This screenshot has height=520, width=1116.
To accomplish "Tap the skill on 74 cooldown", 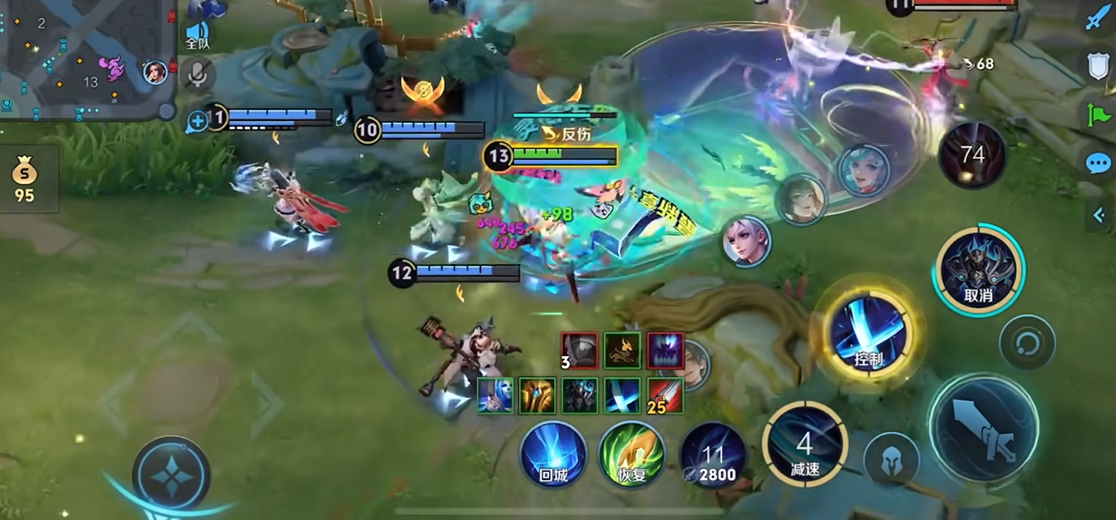I will [972, 155].
